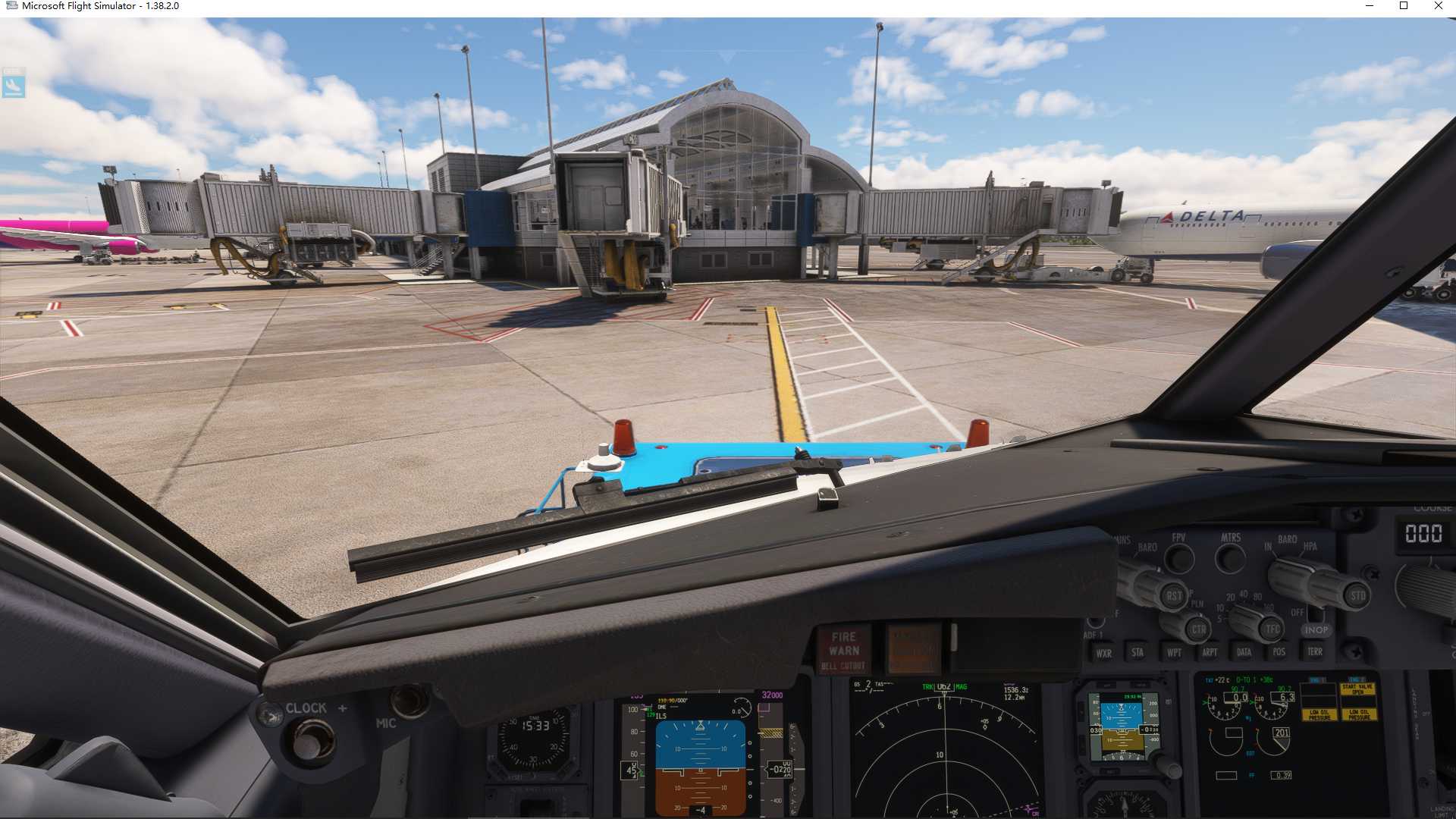
Task: Click TFC on the ND range selector knob
Action: pyautogui.click(x=1273, y=627)
